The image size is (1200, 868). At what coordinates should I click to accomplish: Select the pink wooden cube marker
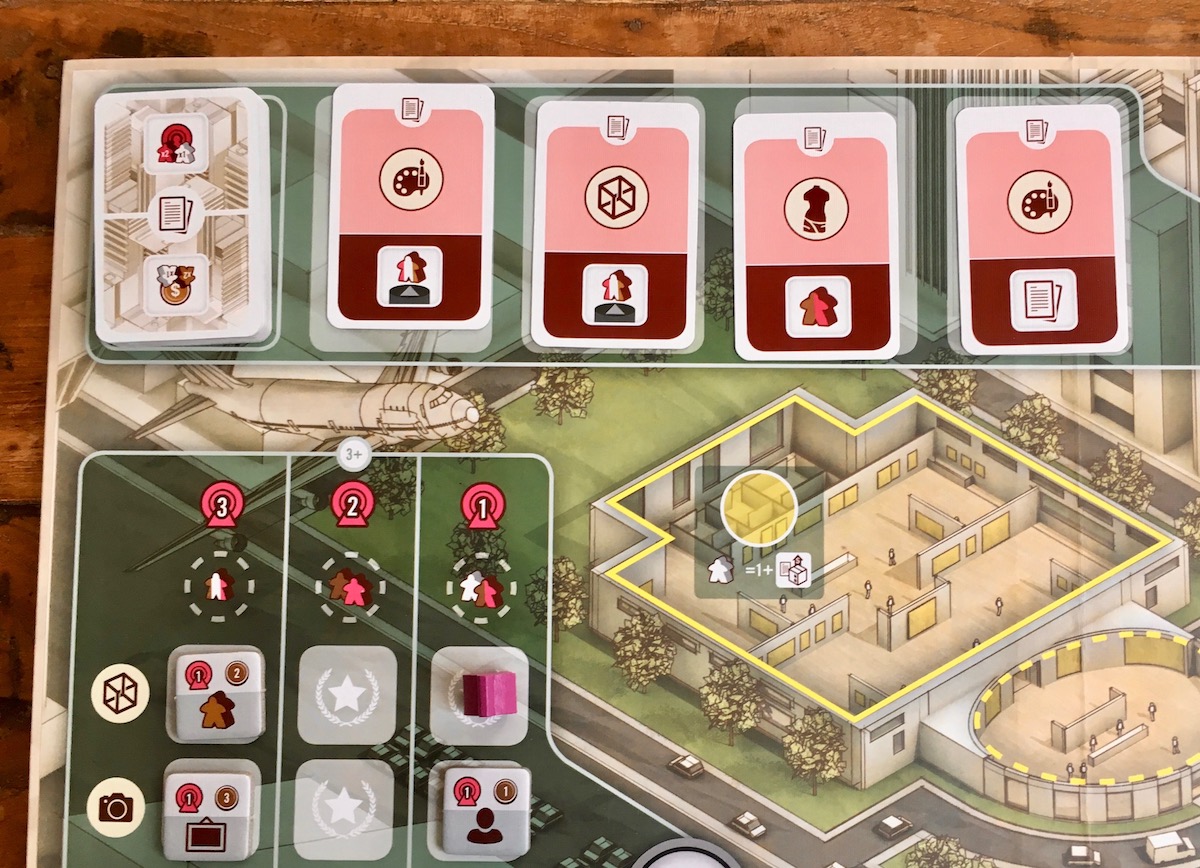tap(484, 692)
